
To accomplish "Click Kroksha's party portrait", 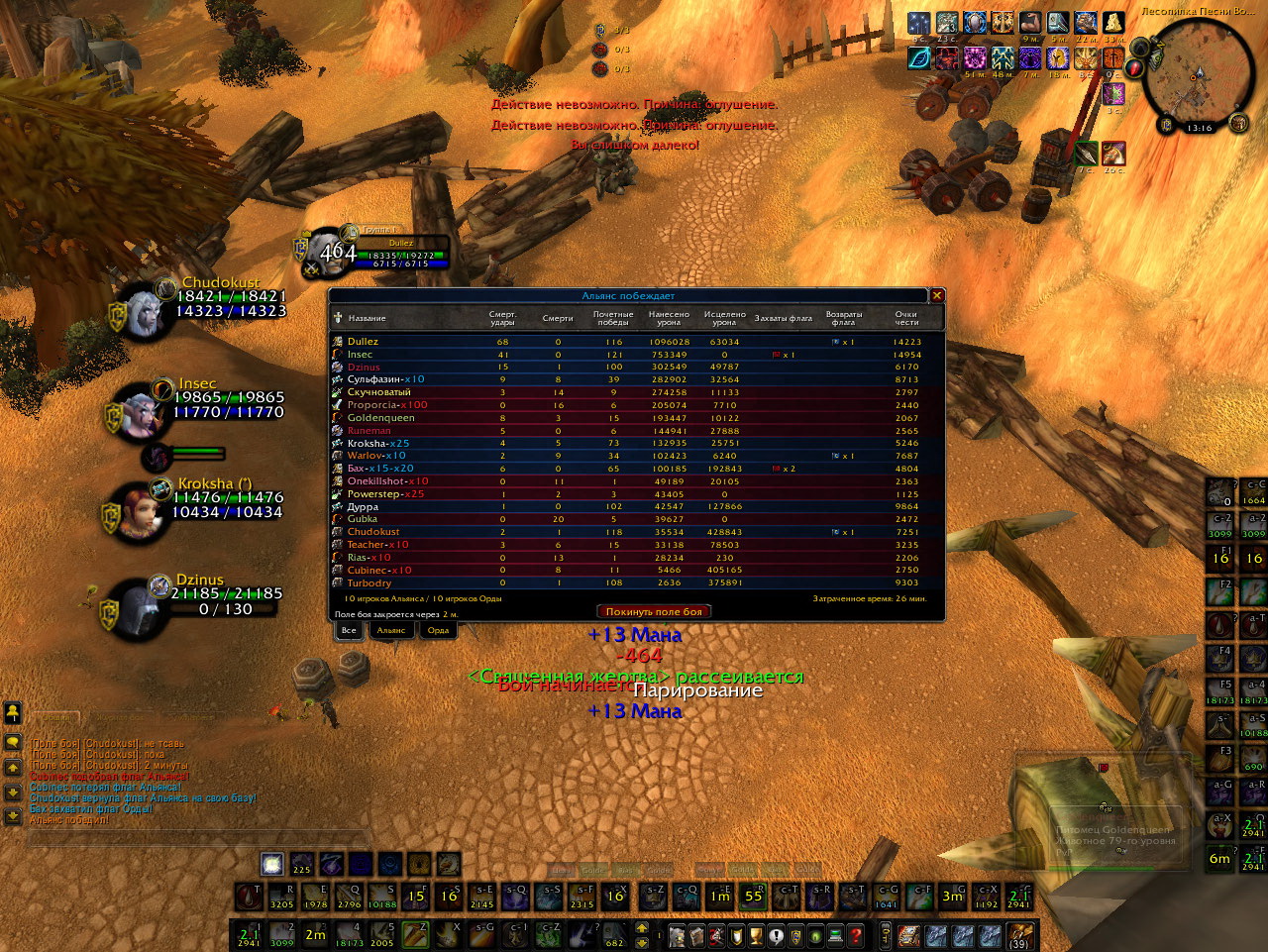I will (142, 508).
